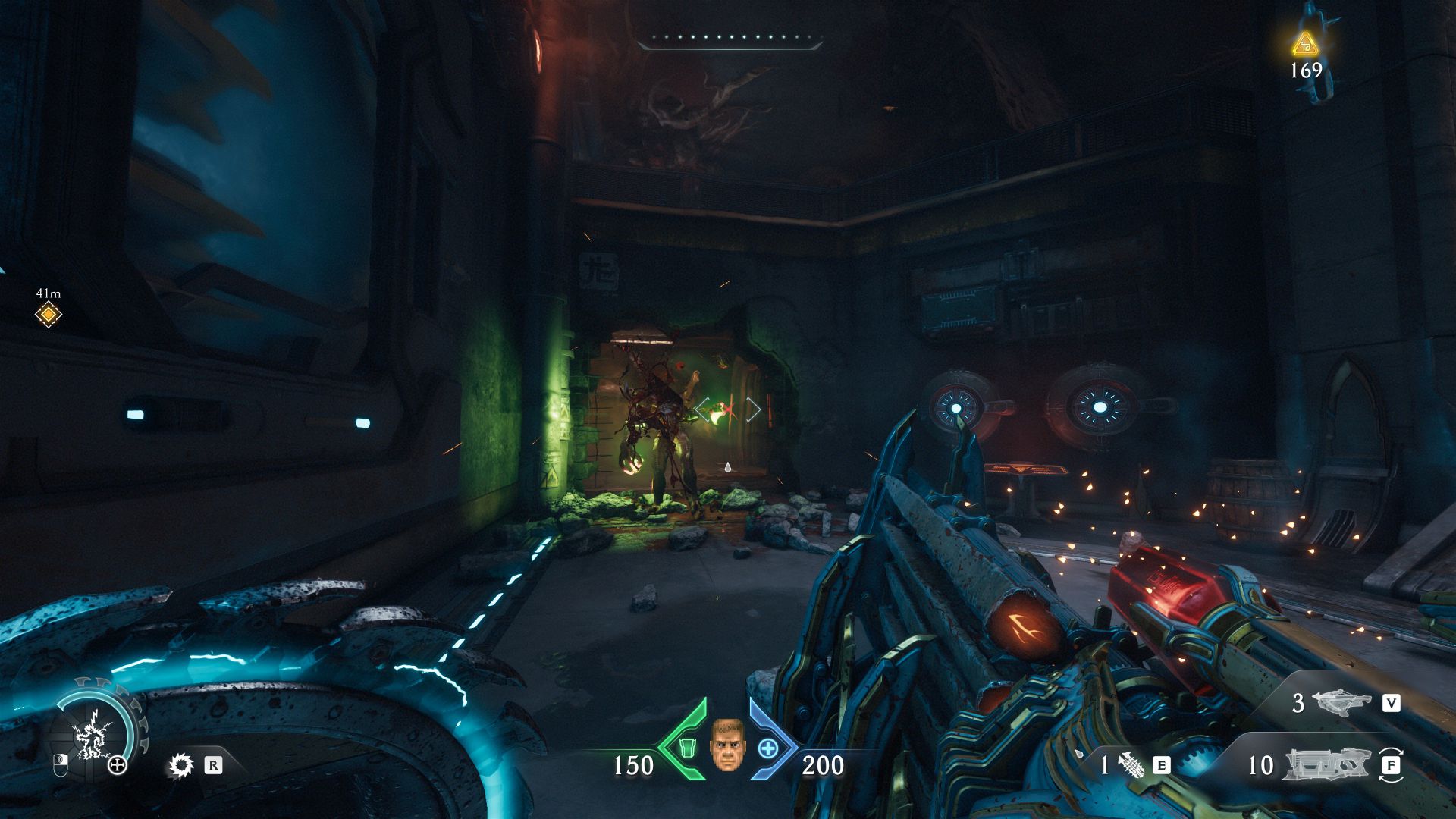Select the blue health cross icon
Viewport: 1456px width, 819px height.
[768, 748]
